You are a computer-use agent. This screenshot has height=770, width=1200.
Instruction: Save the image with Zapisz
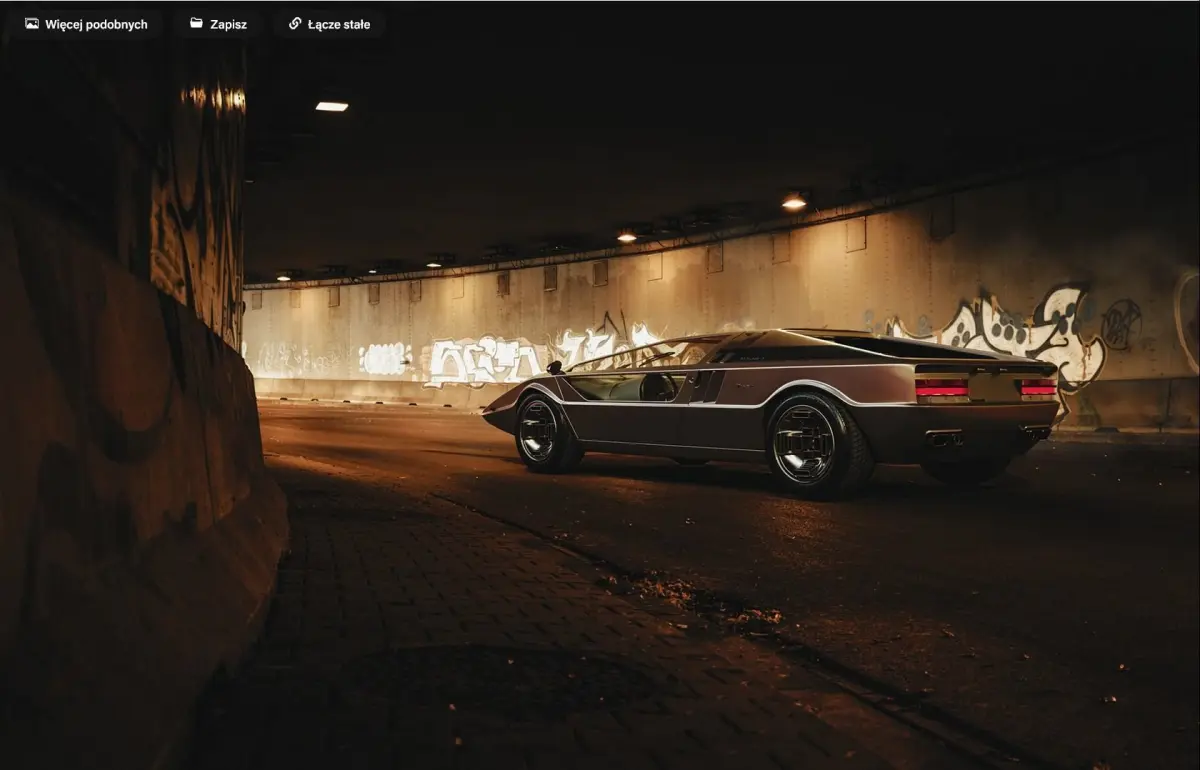click(218, 24)
